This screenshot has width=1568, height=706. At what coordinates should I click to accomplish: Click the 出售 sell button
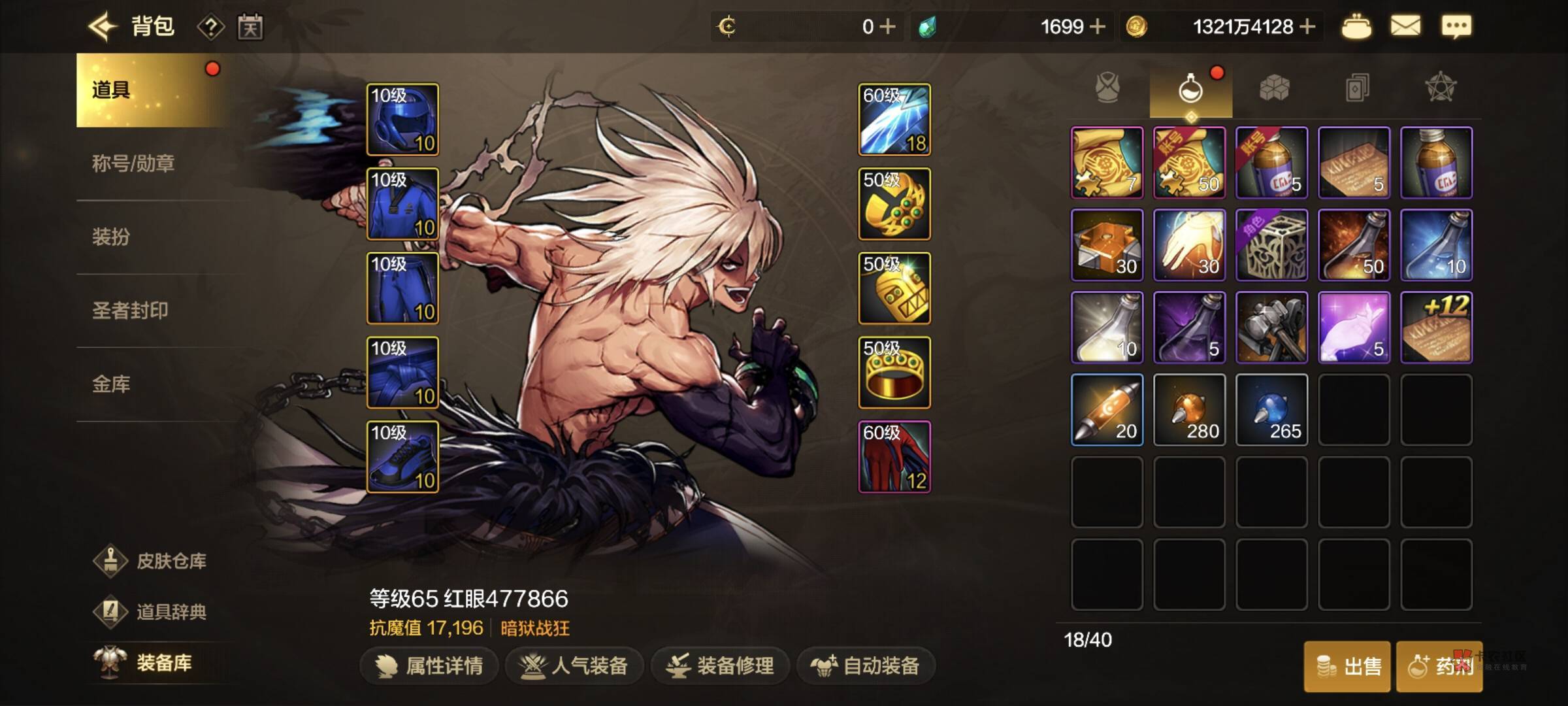[x=1348, y=666]
